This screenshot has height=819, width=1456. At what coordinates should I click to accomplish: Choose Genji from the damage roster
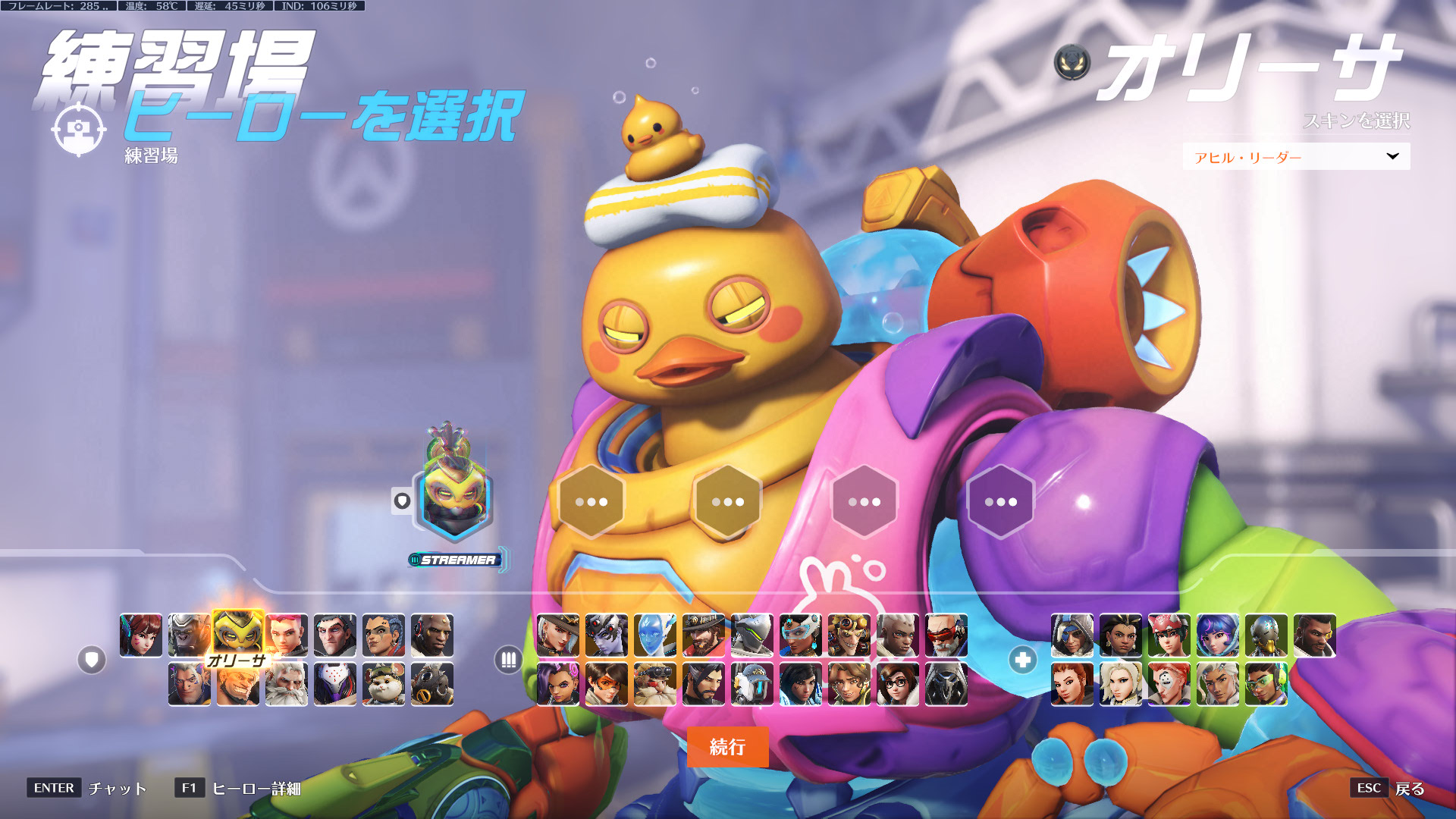752,635
